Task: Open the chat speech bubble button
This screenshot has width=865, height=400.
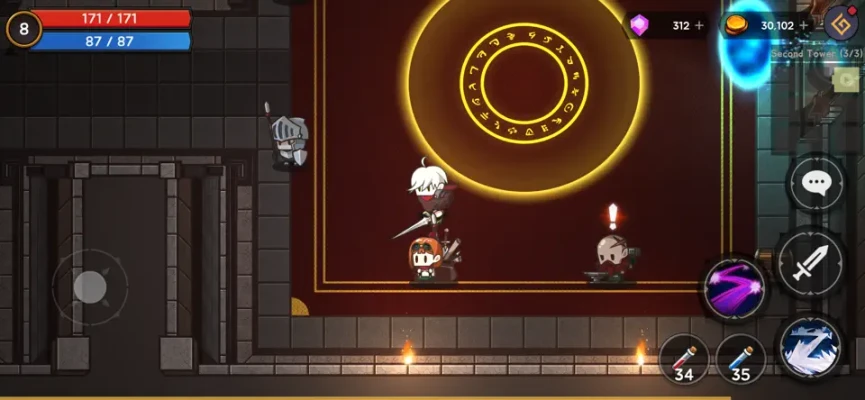Action: [816, 184]
